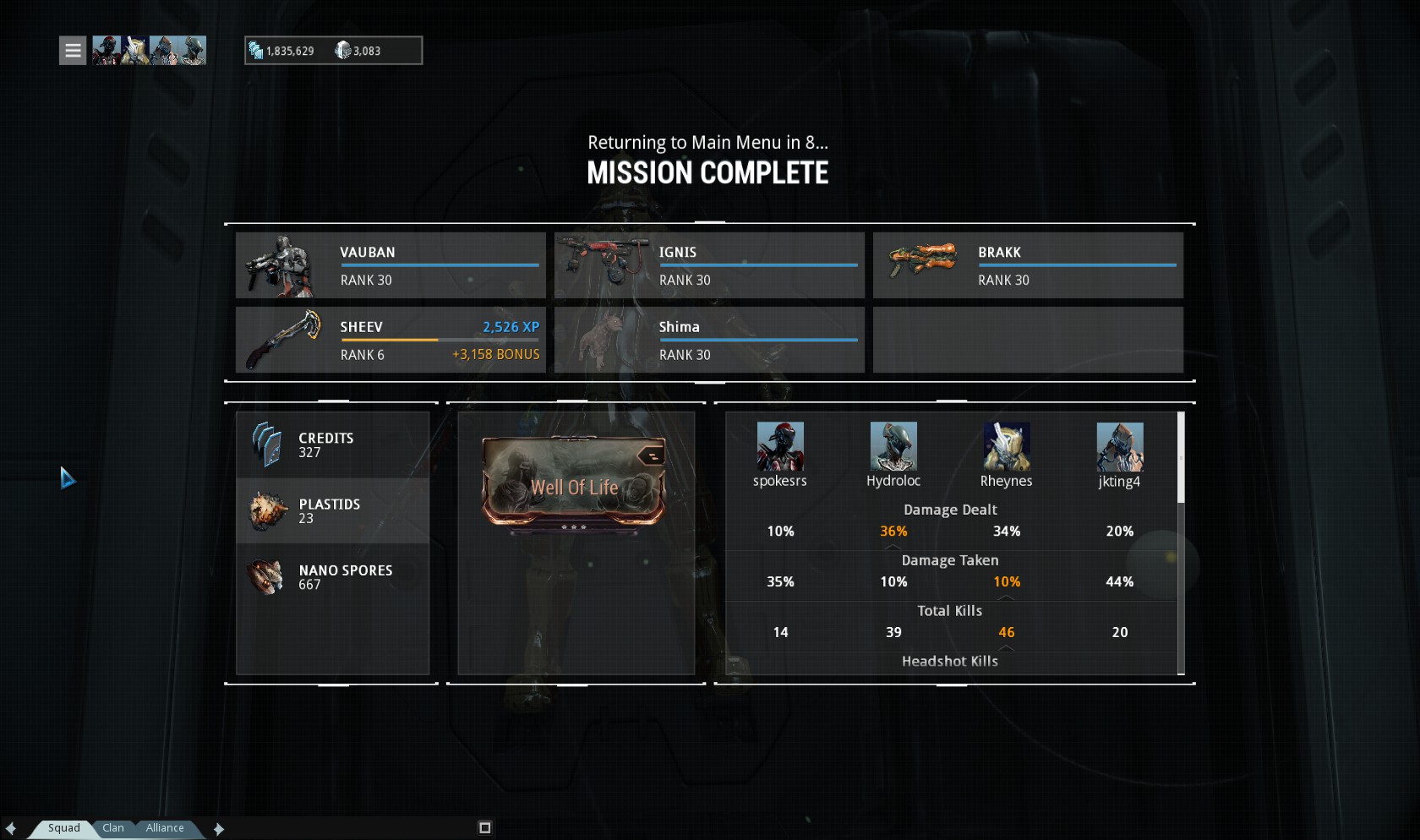Select jkting4 player avatar
The height and width of the screenshot is (840, 1420).
(x=1119, y=446)
